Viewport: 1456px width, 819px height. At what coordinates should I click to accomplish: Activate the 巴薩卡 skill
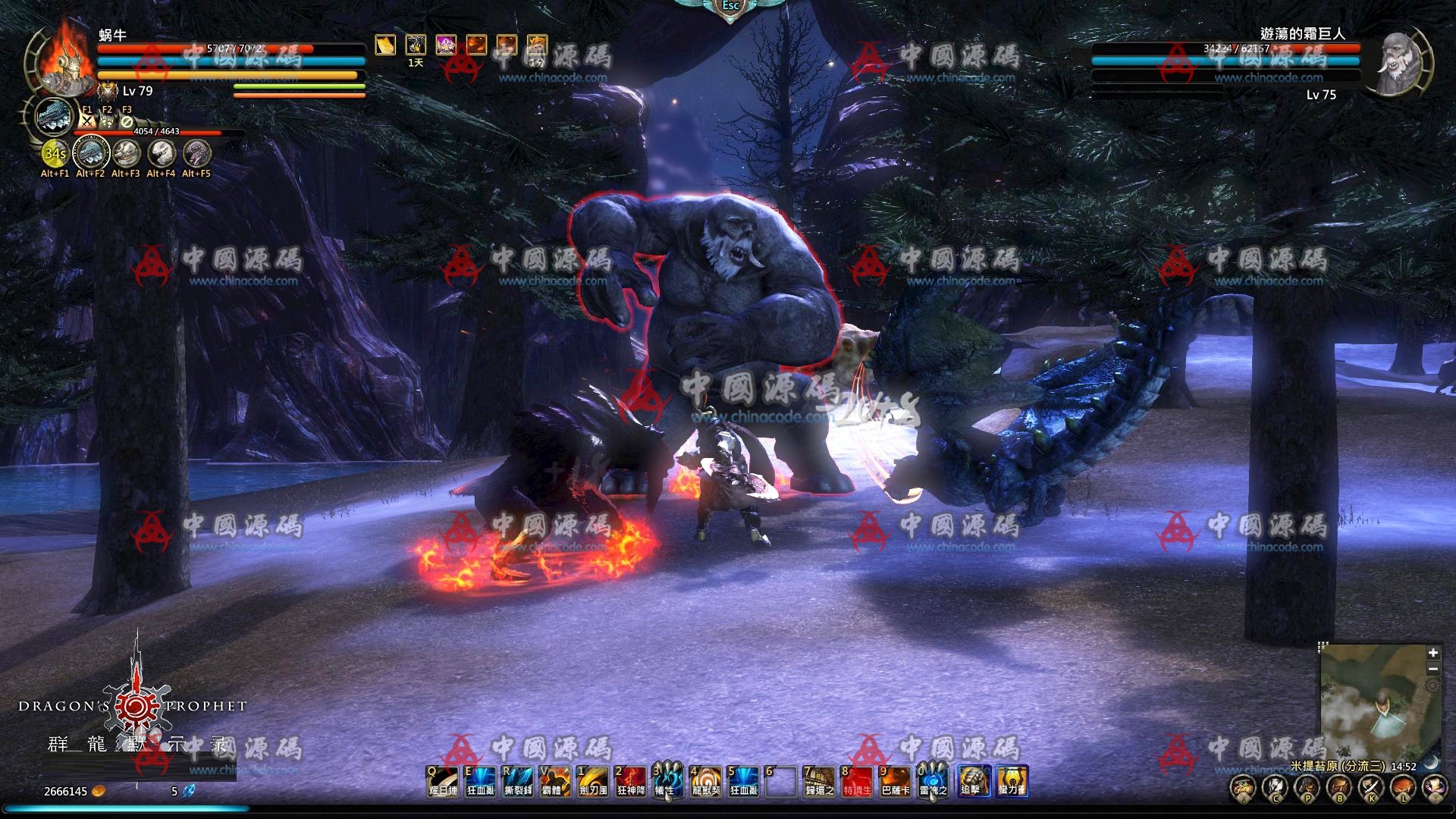pyautogui.click(x=895, y=781)
